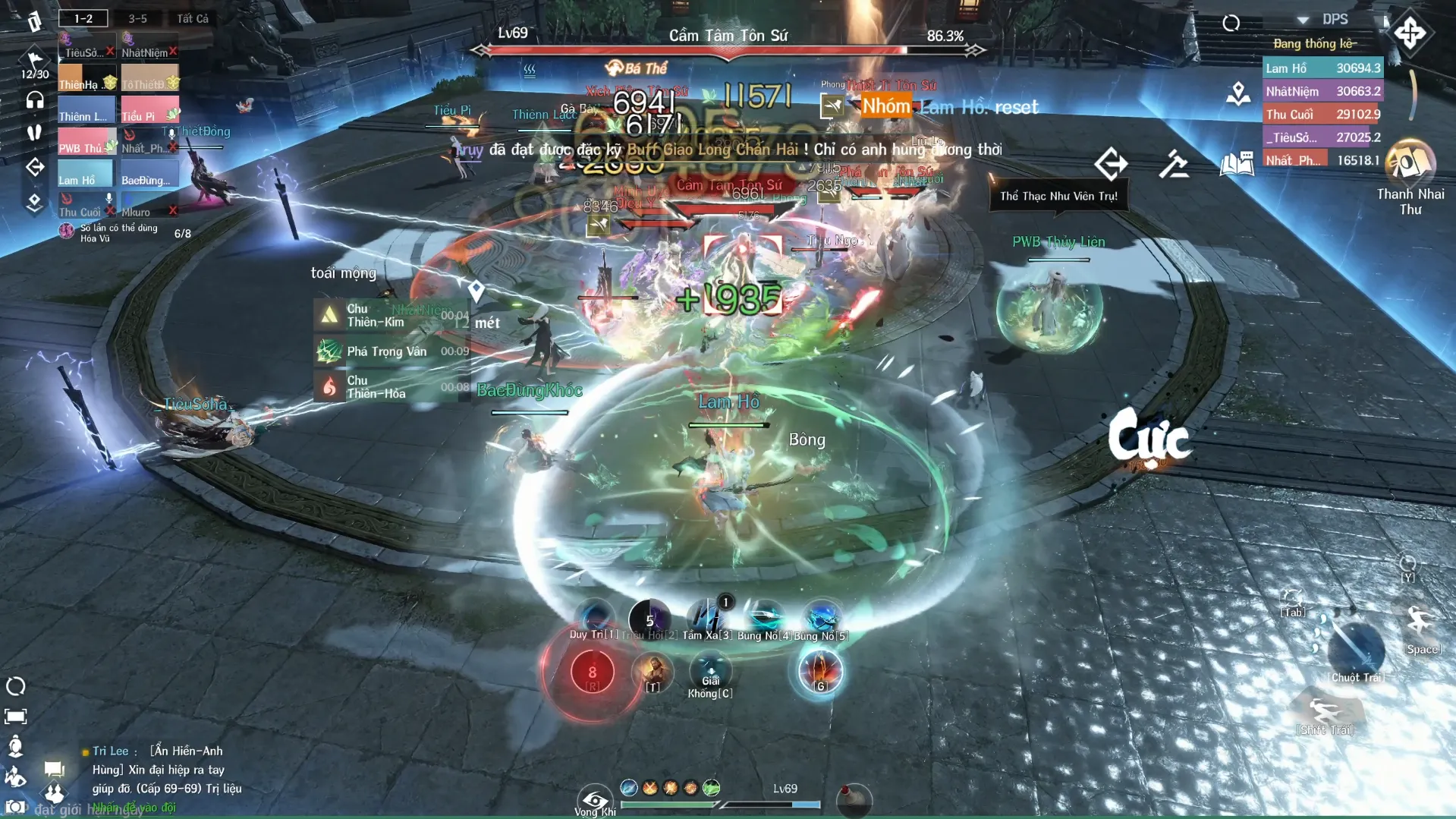This screenshot has width=1456, height=819.
Task: Use the Chuột Trái basic attack button
Action: tap(1356, 651)
